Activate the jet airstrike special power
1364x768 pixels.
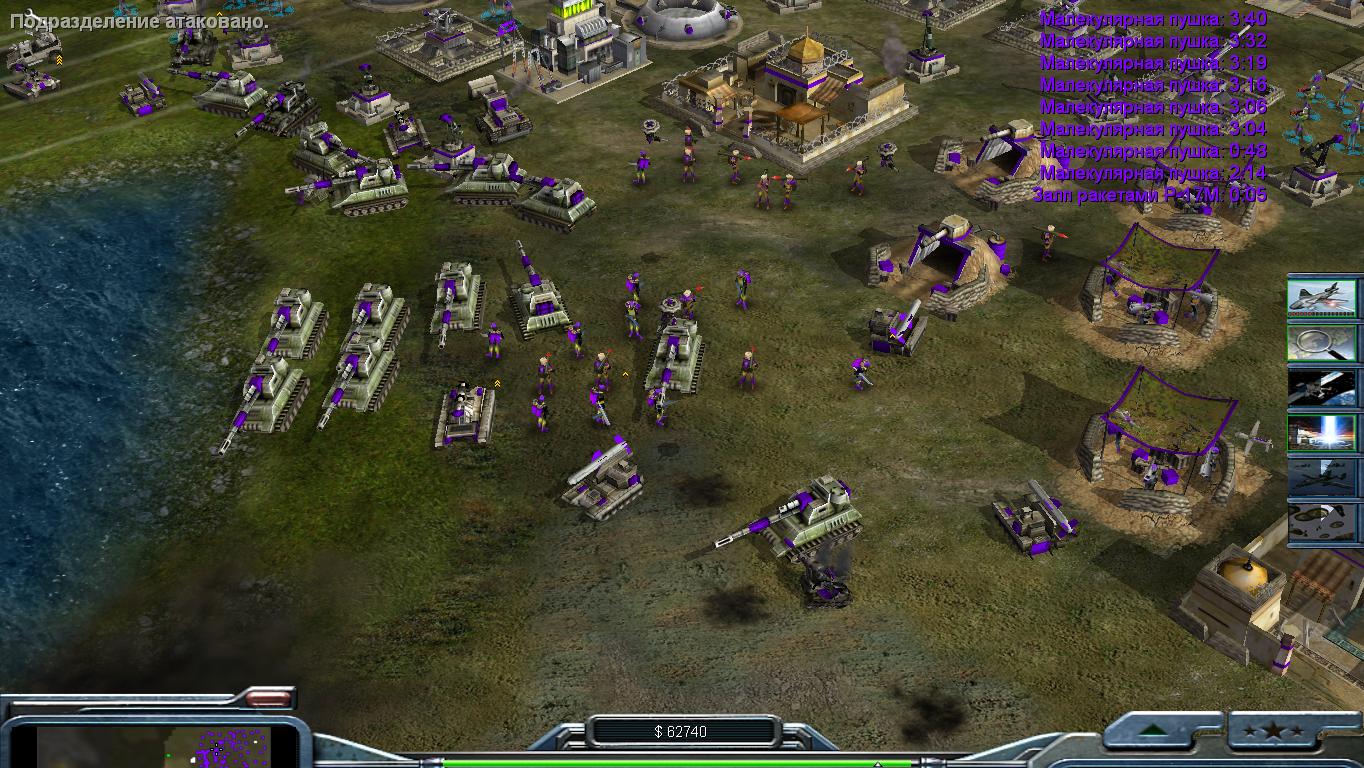pos(1321,297)
